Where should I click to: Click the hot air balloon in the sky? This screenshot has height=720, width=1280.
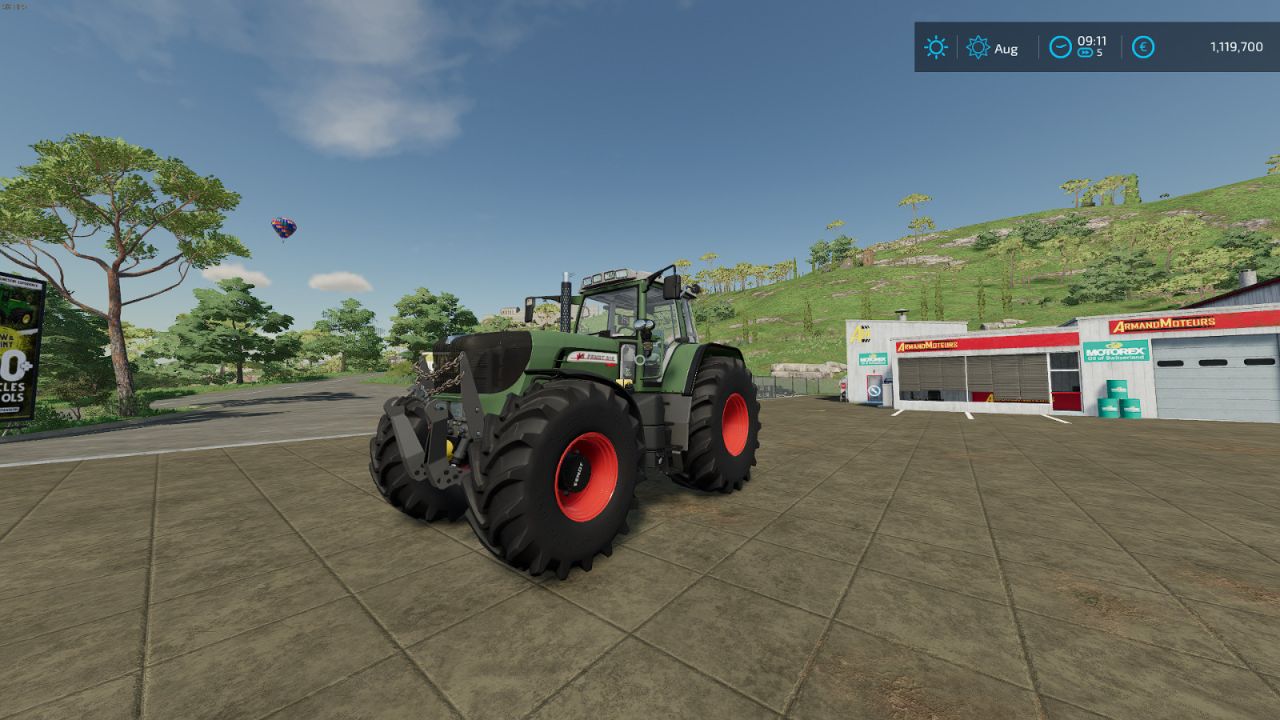click(x=282, y=227)
